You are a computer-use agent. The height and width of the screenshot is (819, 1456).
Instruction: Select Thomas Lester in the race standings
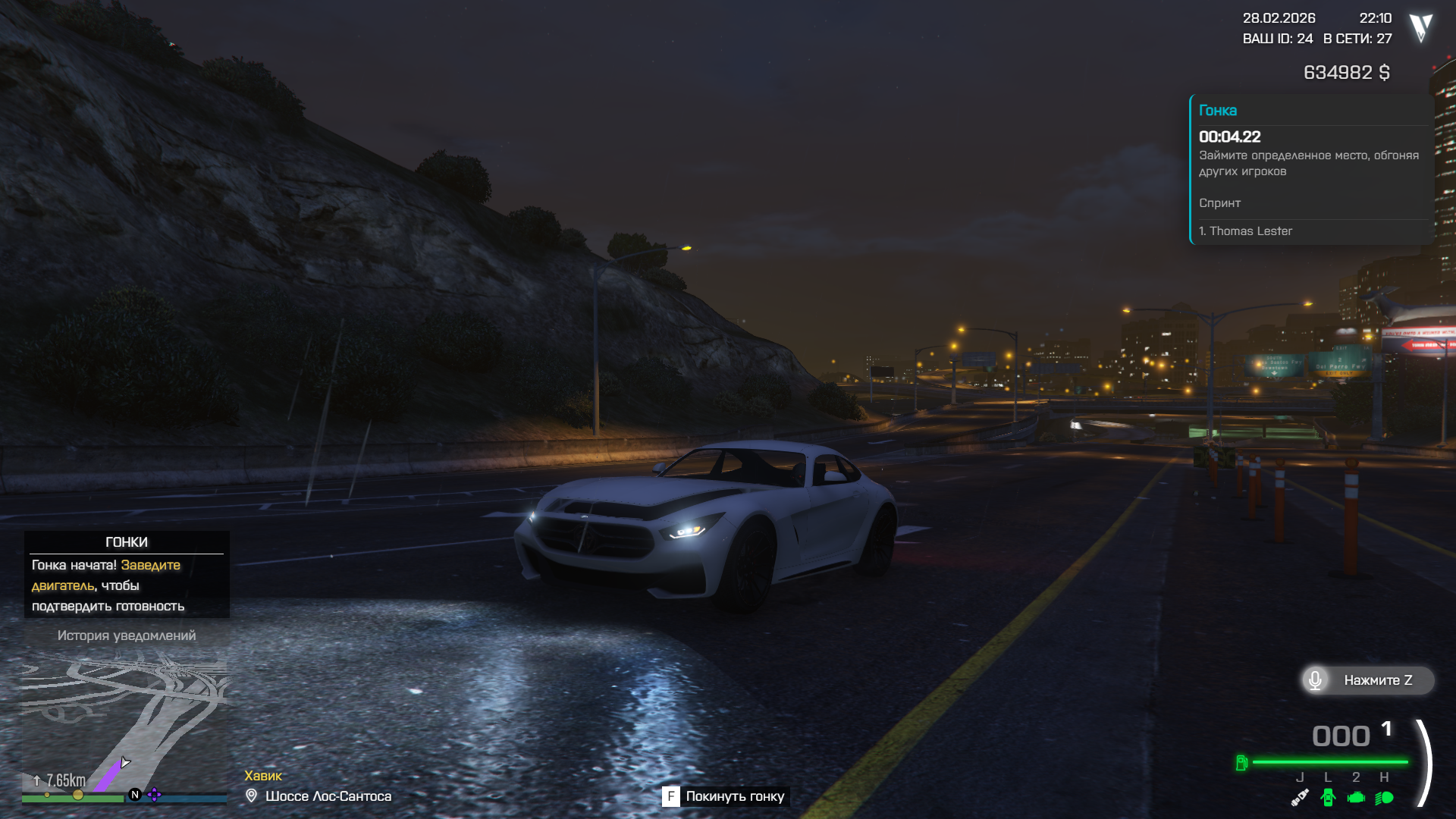1250,231
